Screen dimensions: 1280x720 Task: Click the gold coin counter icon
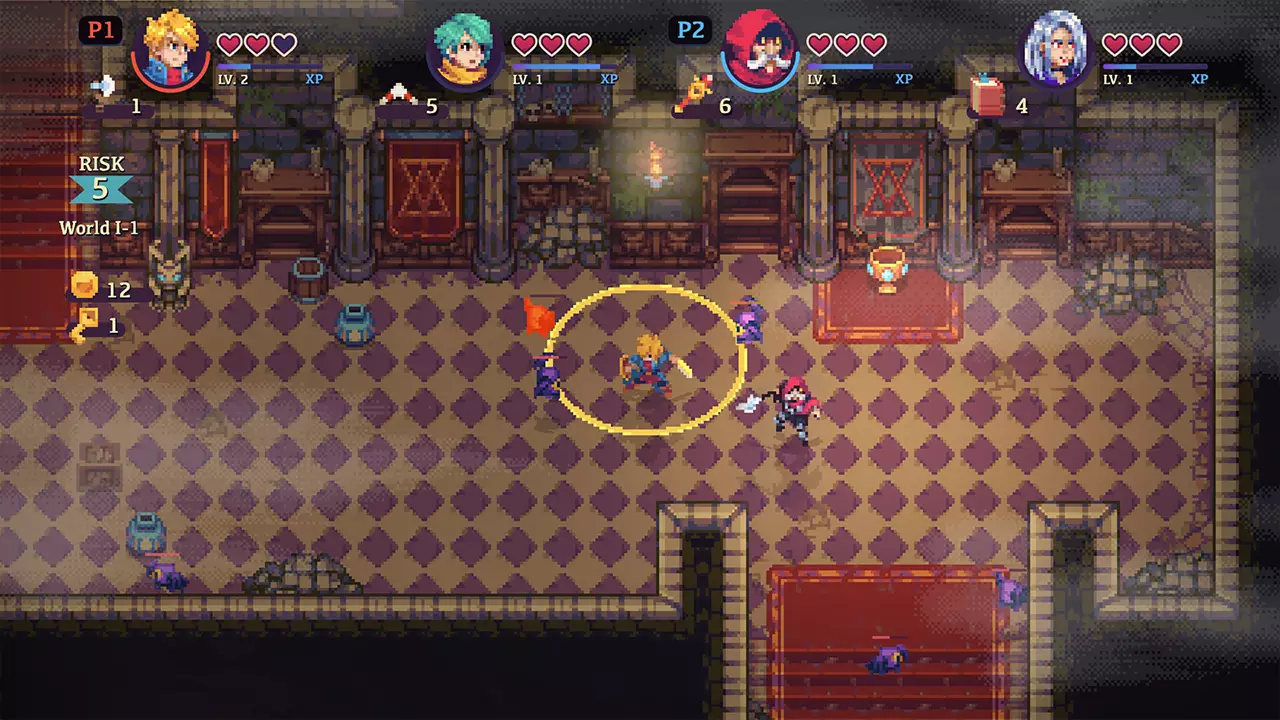pyautogui.click(x=85, y=286)
